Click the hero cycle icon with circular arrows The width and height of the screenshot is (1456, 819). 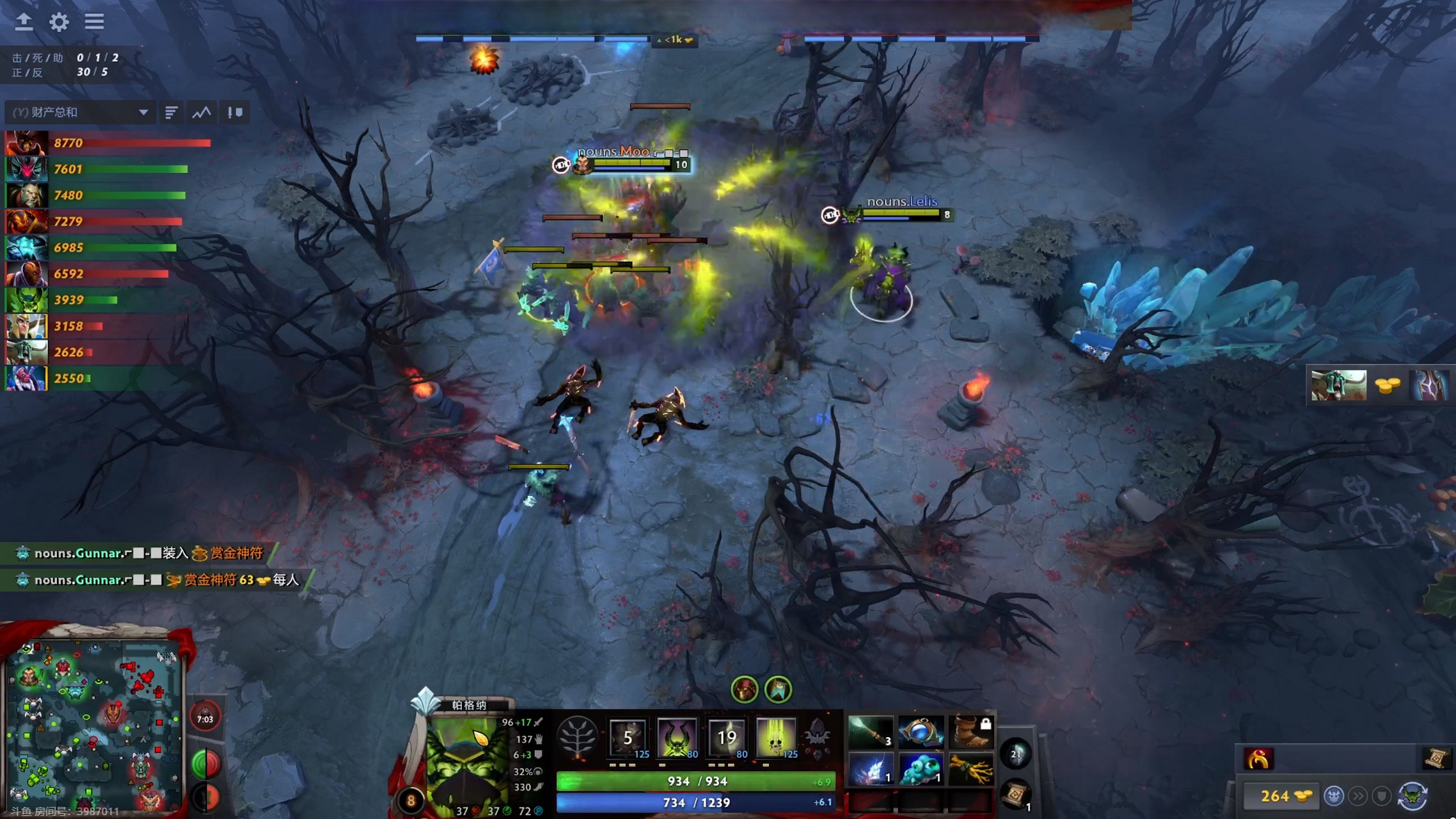tap(1412, 797)
